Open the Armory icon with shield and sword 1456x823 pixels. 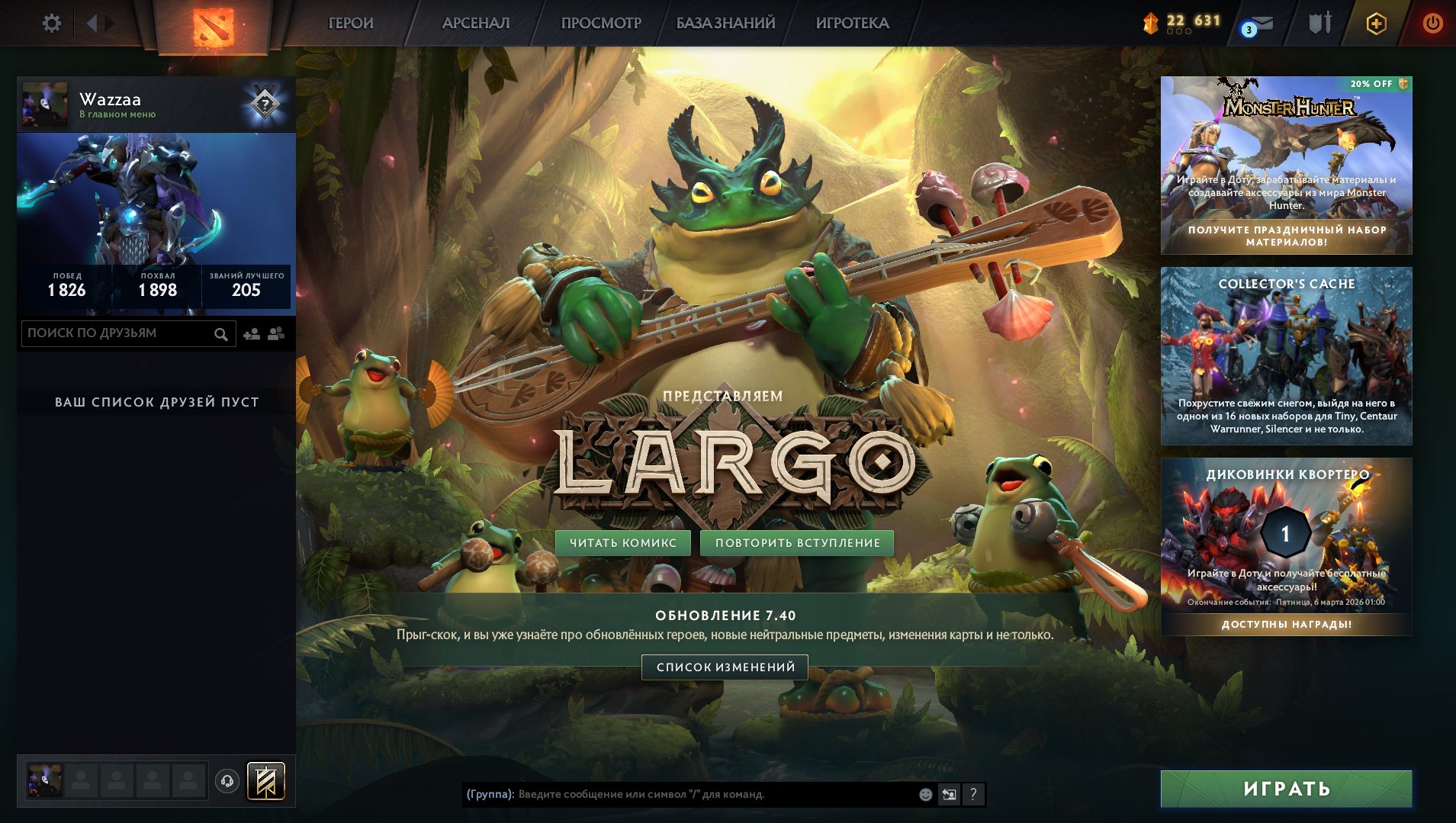(1319, 23)
